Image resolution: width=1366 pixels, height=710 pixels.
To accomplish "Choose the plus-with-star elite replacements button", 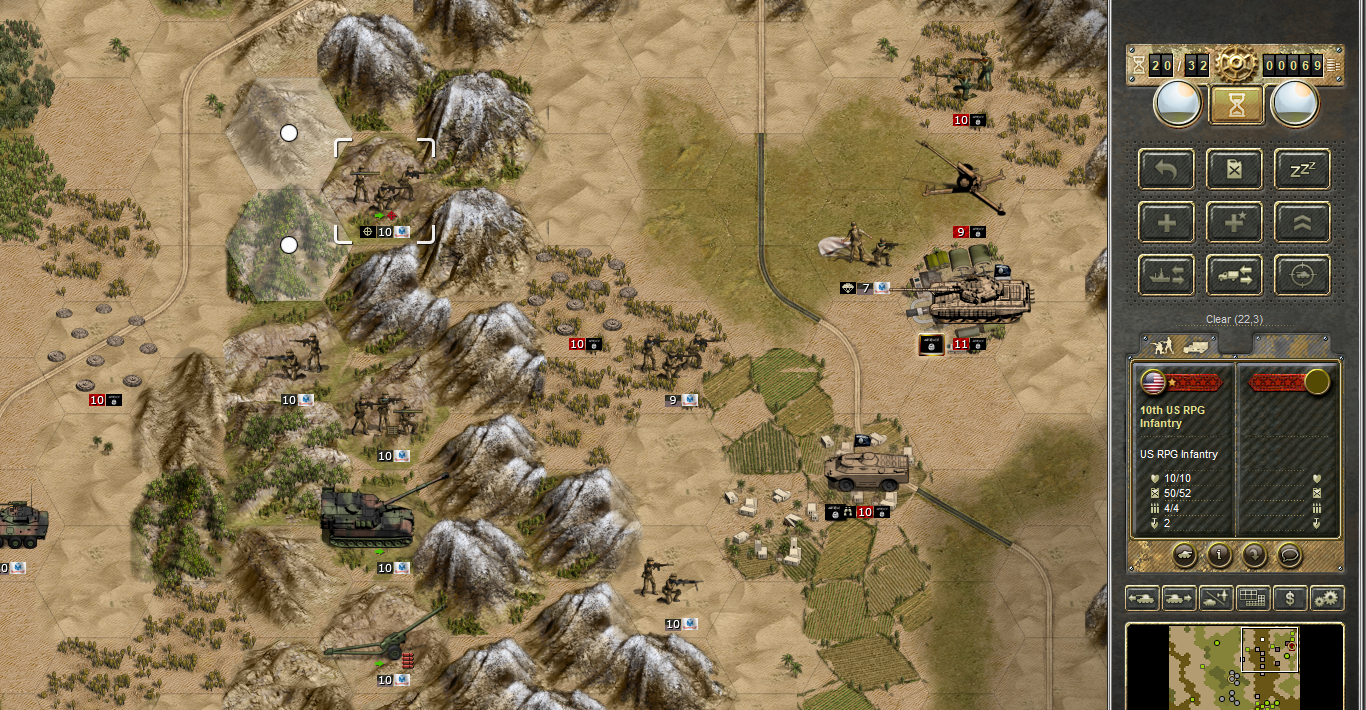I will pyautogui.click(x=1234, y=222).
